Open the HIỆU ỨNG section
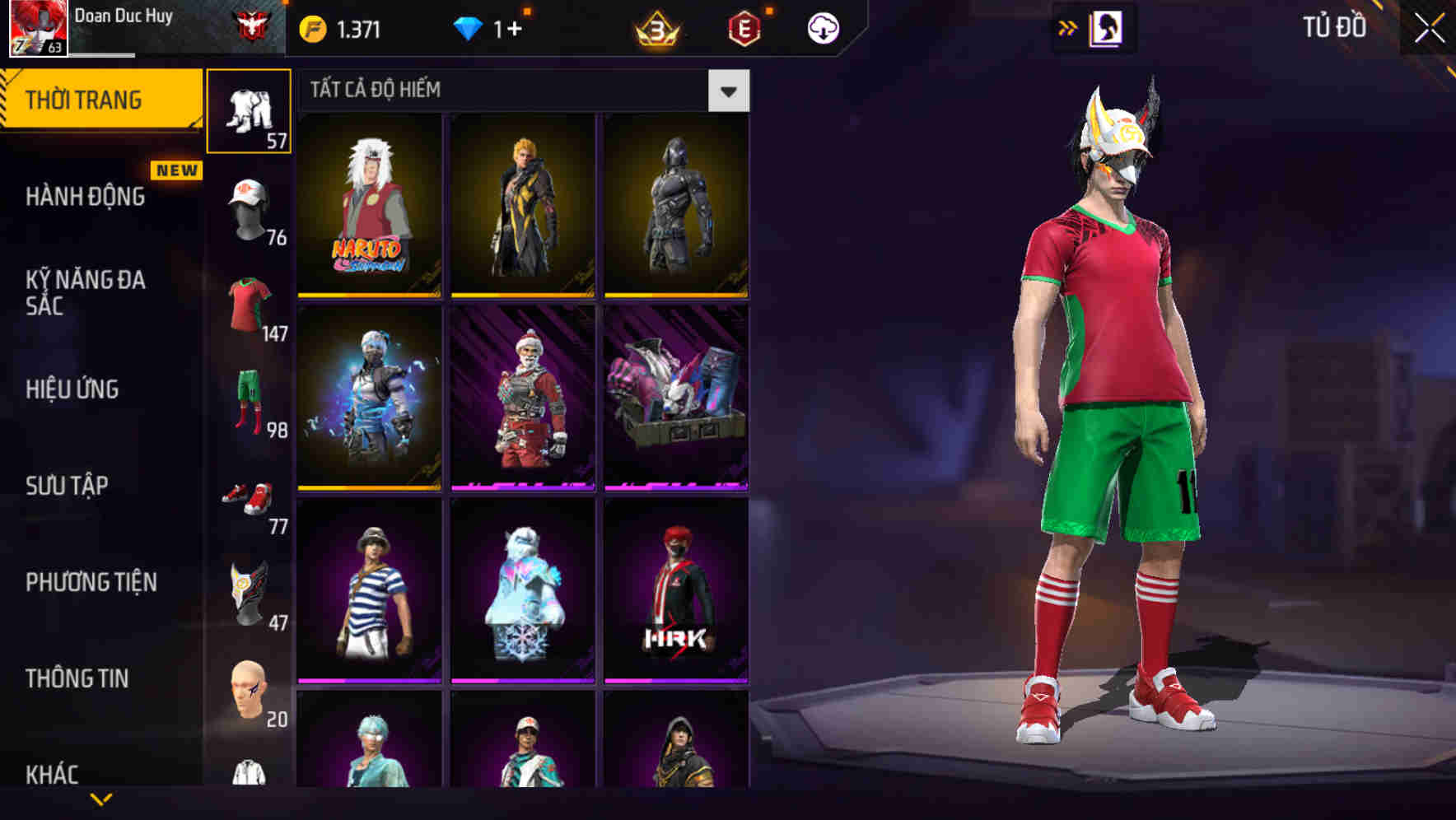 [x=74, y=389]
